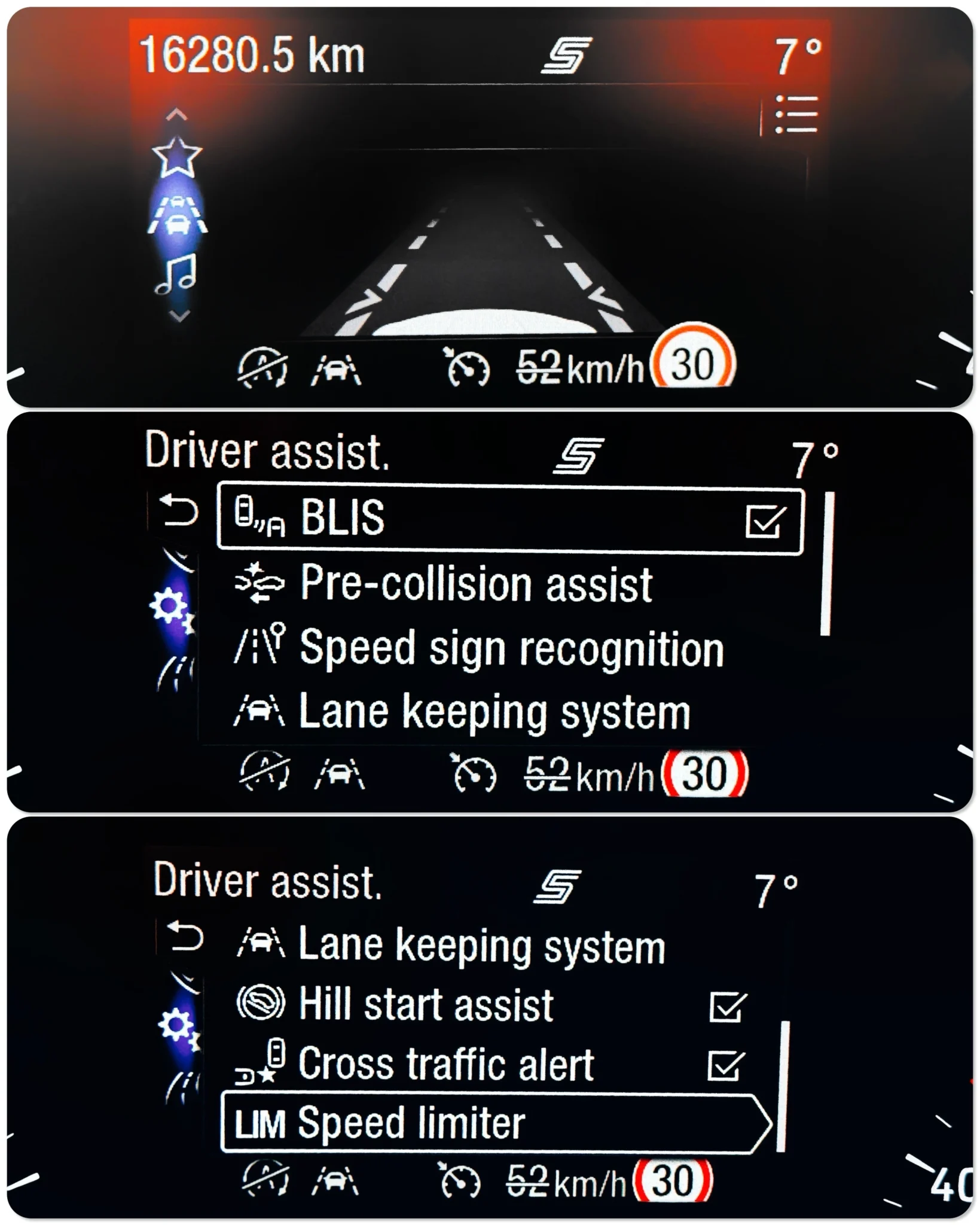Toggle the BLIS checkbox
This screenshot has width=980, height=1225.
tap(765, 521)
